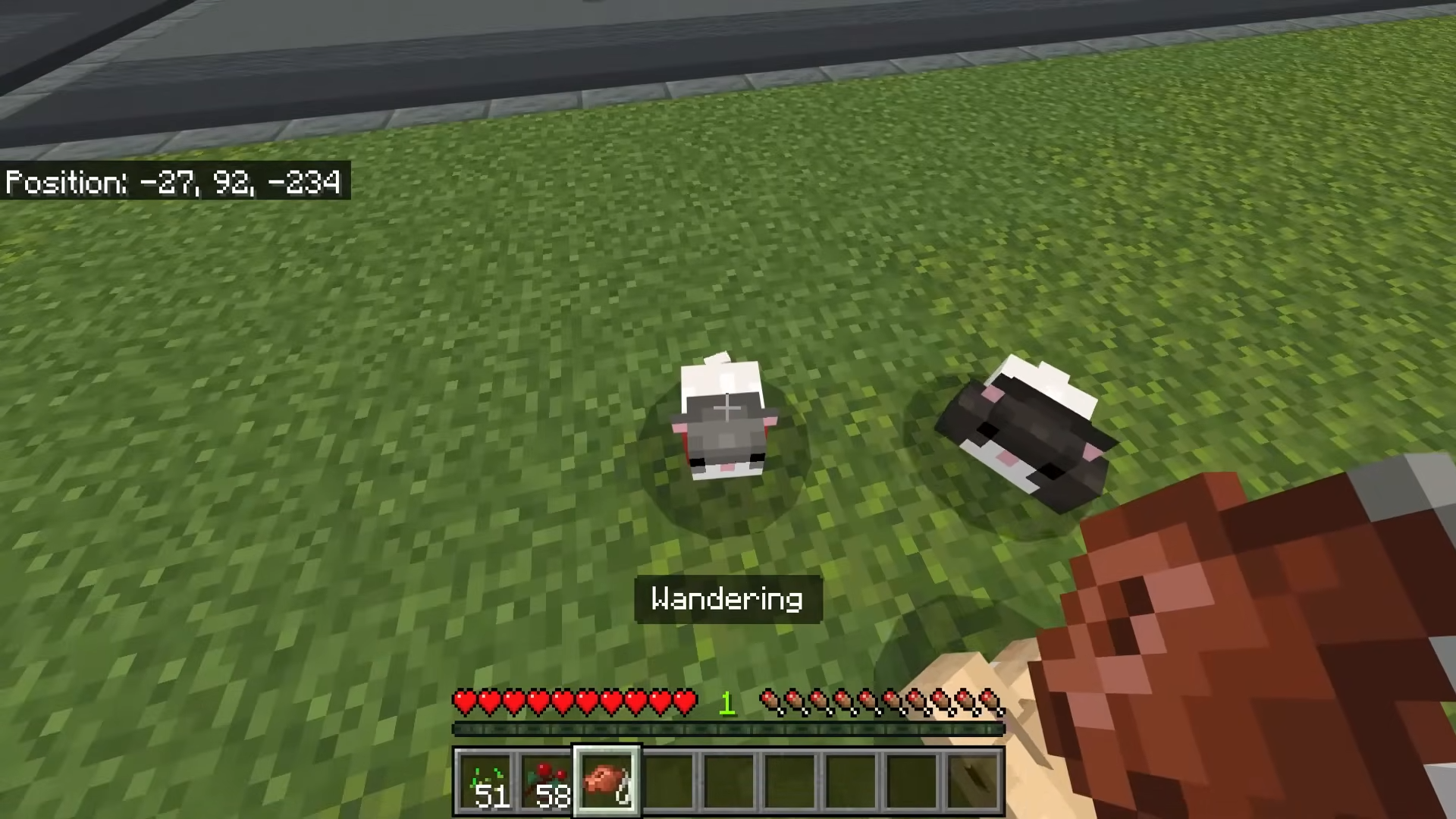Click the experience bar above the hotbar
This screenshot has height=819, width=1456.
tap(728, 730)
